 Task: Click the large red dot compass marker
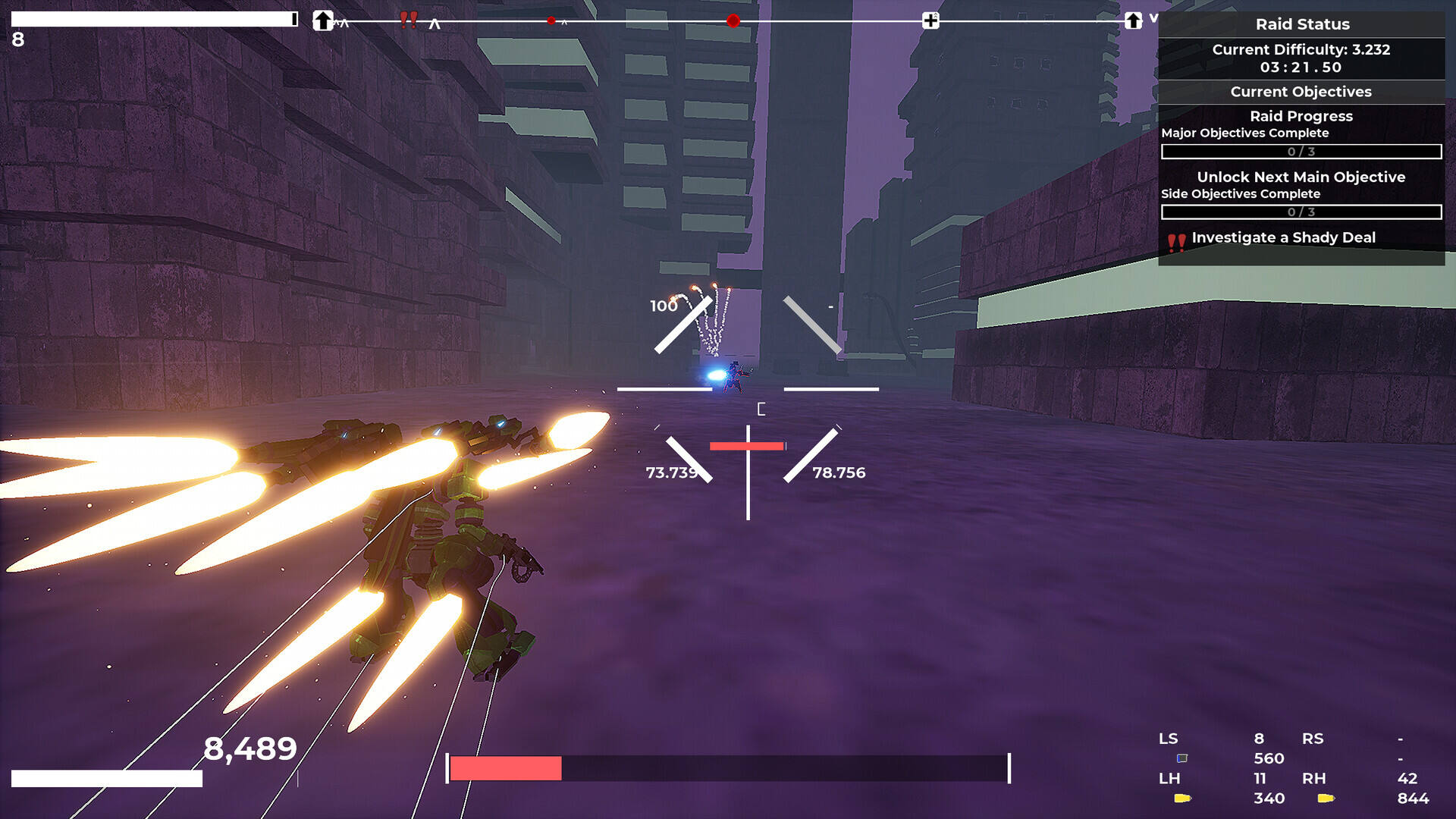point(733,20)
